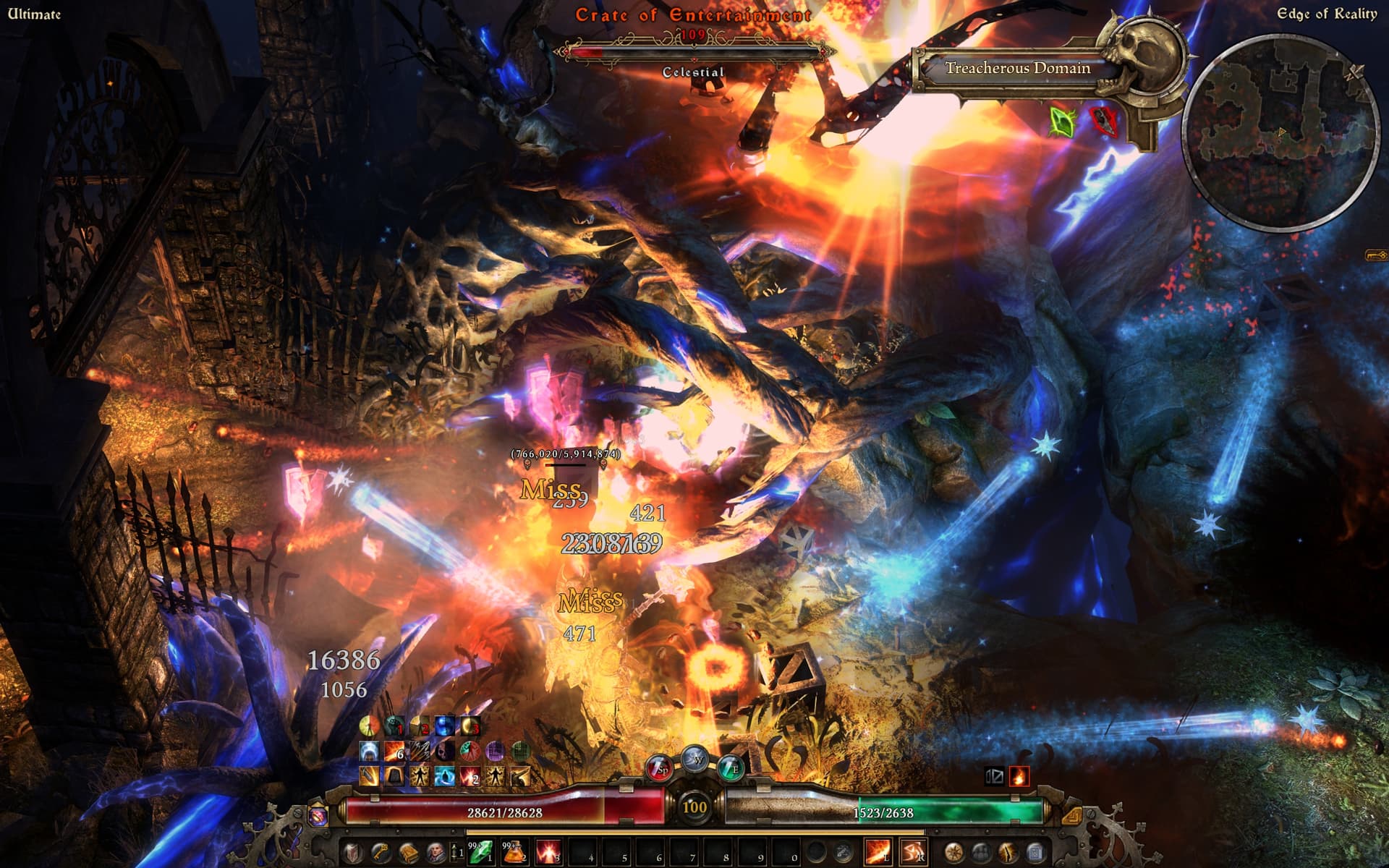The width and height of the screenshot is (1389, 868).
Task: Use the green crystal item in slot 1
Action: 482,854
